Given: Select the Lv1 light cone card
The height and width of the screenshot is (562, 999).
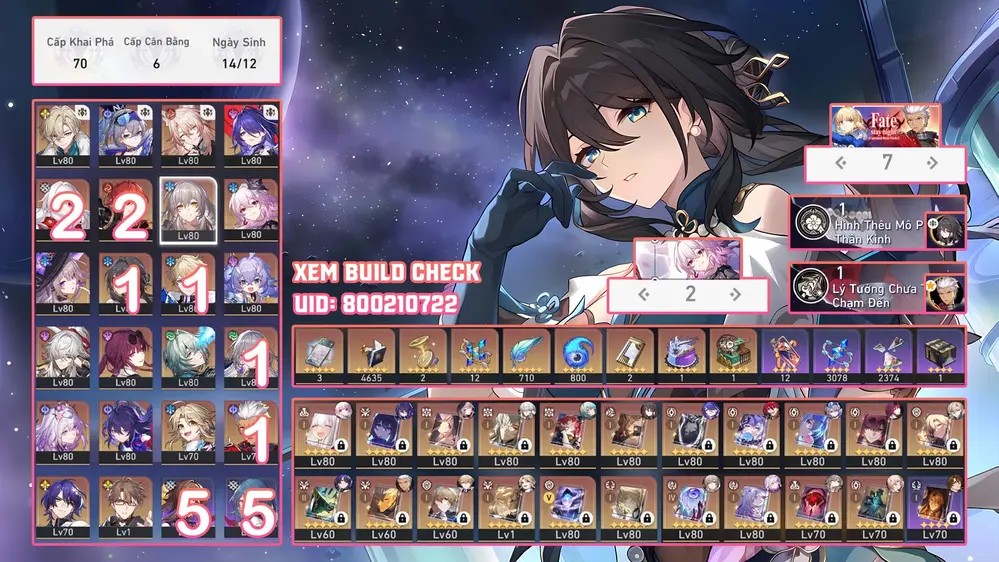Looking at the screenshot, I should [x=506, y=507].
